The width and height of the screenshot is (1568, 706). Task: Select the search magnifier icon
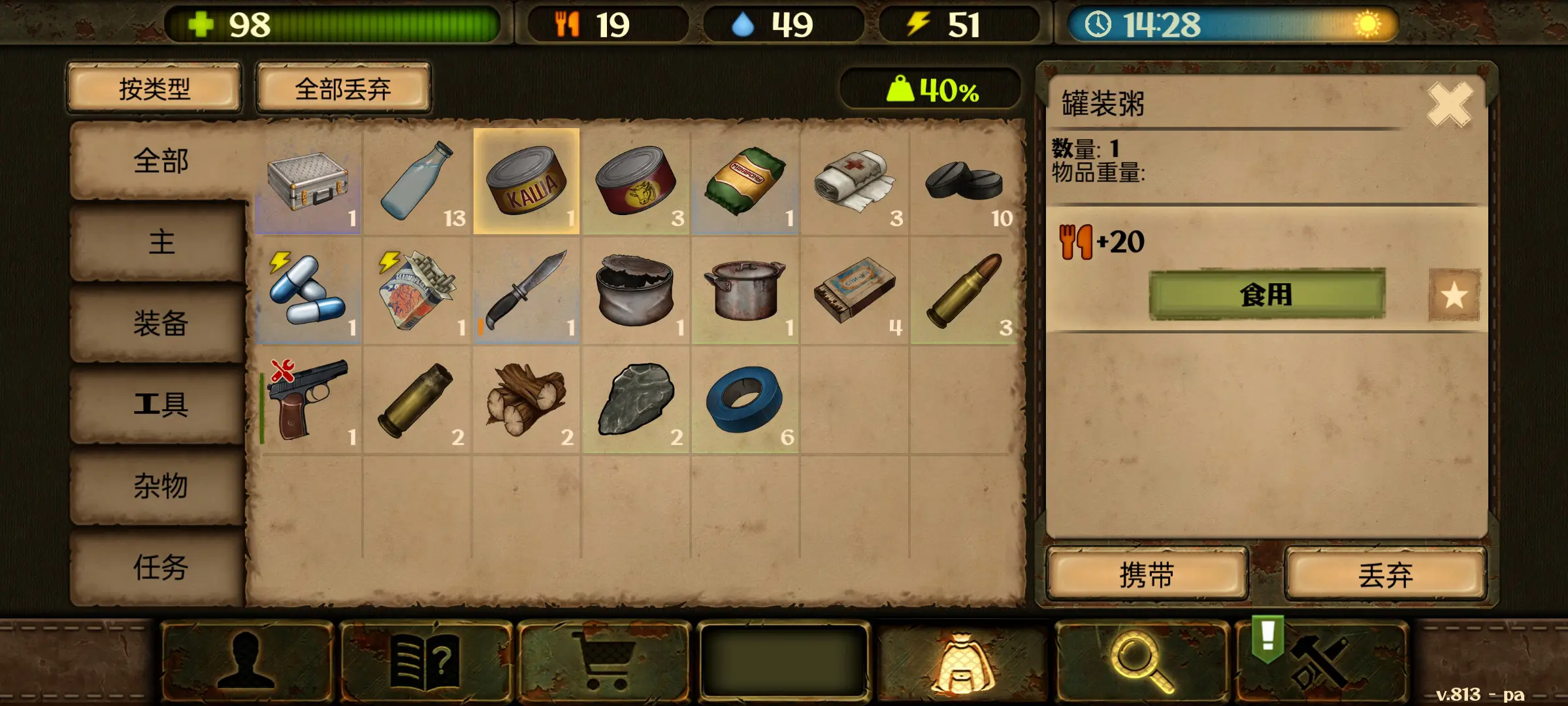point(1143,662)
